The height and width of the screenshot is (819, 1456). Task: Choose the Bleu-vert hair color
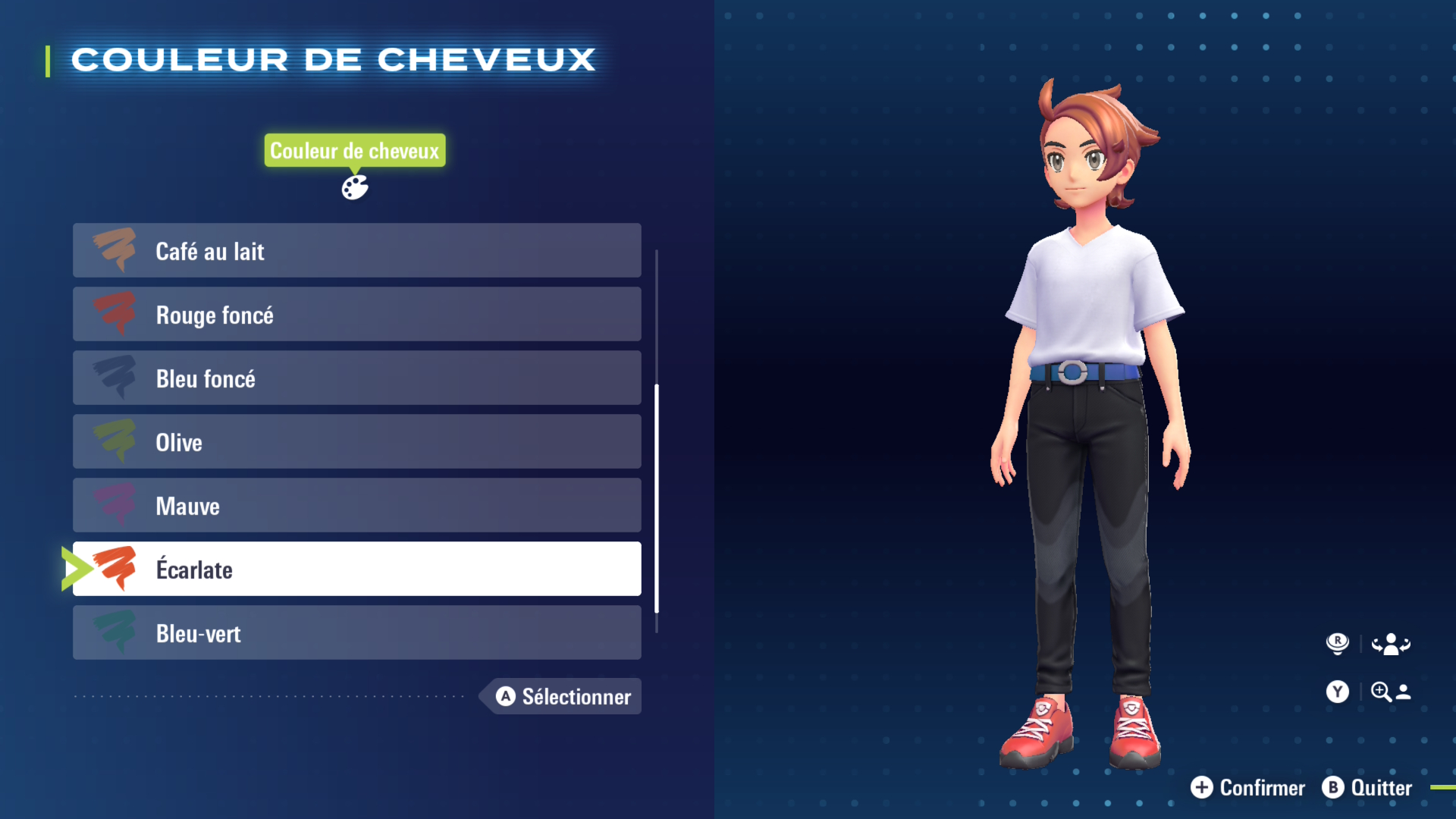356,633
